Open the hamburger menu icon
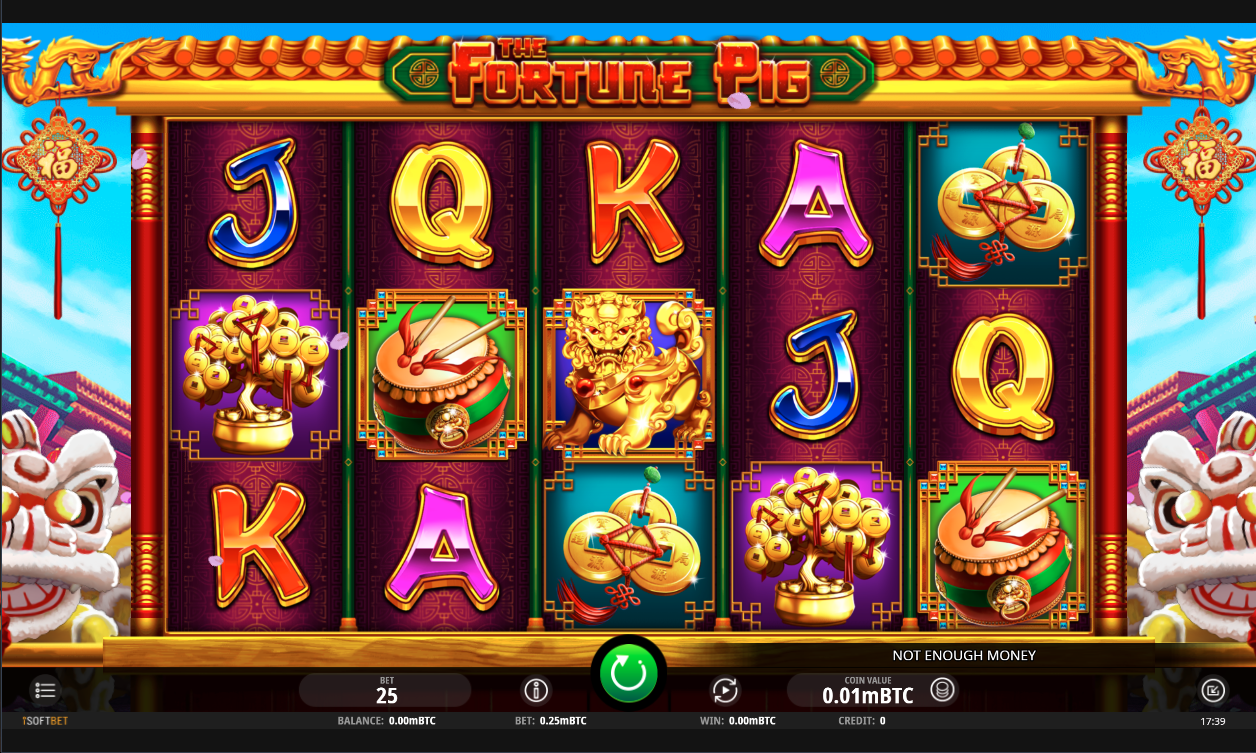This screenshot has width=1256, height=753. tap(45, 689)
